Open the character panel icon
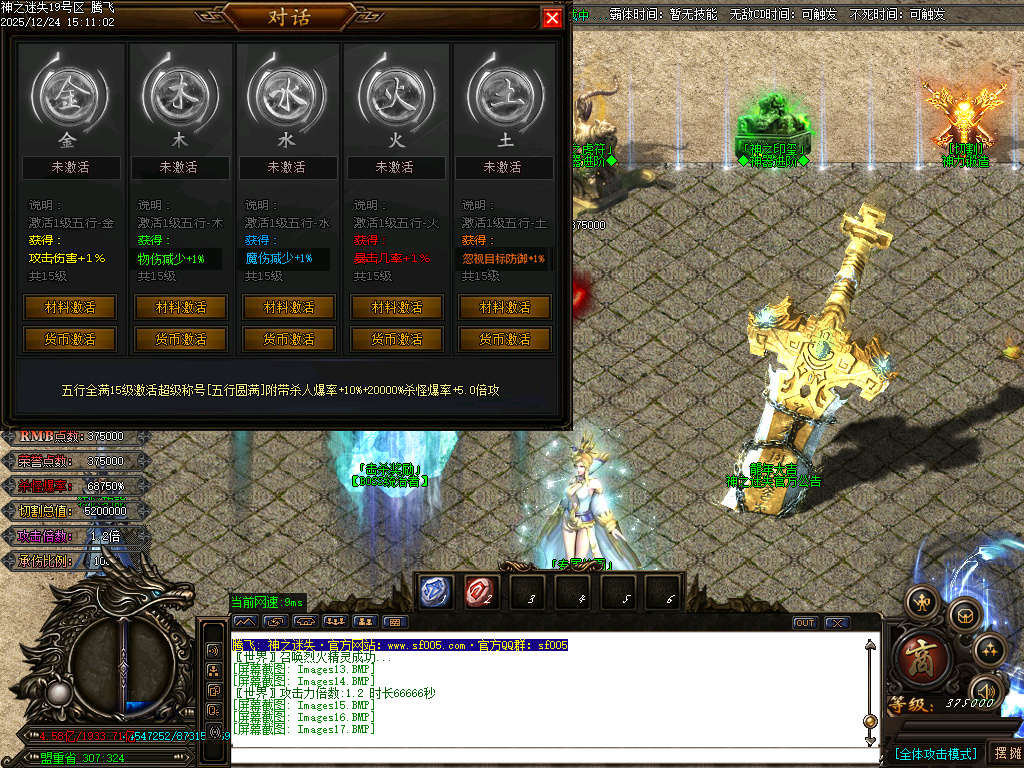 (x=921, y=600)
